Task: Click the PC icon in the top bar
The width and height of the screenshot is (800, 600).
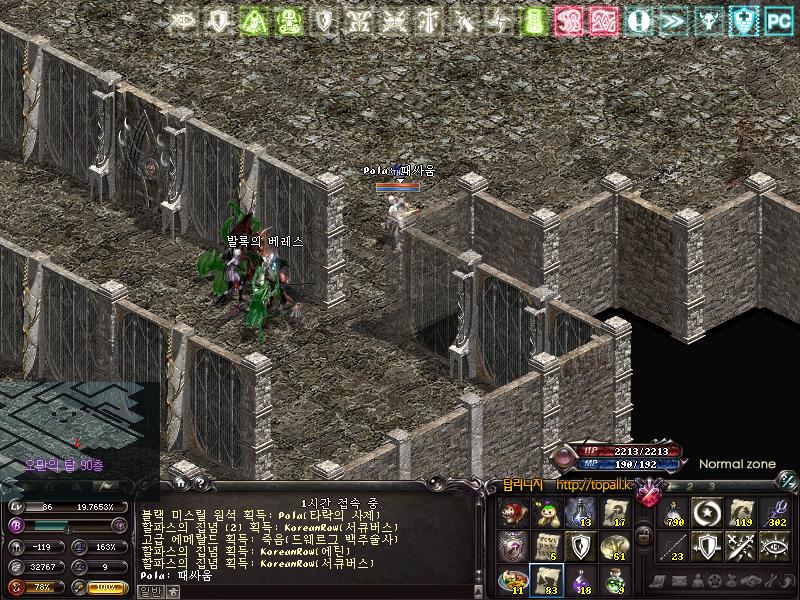Action: pos(777,19)
